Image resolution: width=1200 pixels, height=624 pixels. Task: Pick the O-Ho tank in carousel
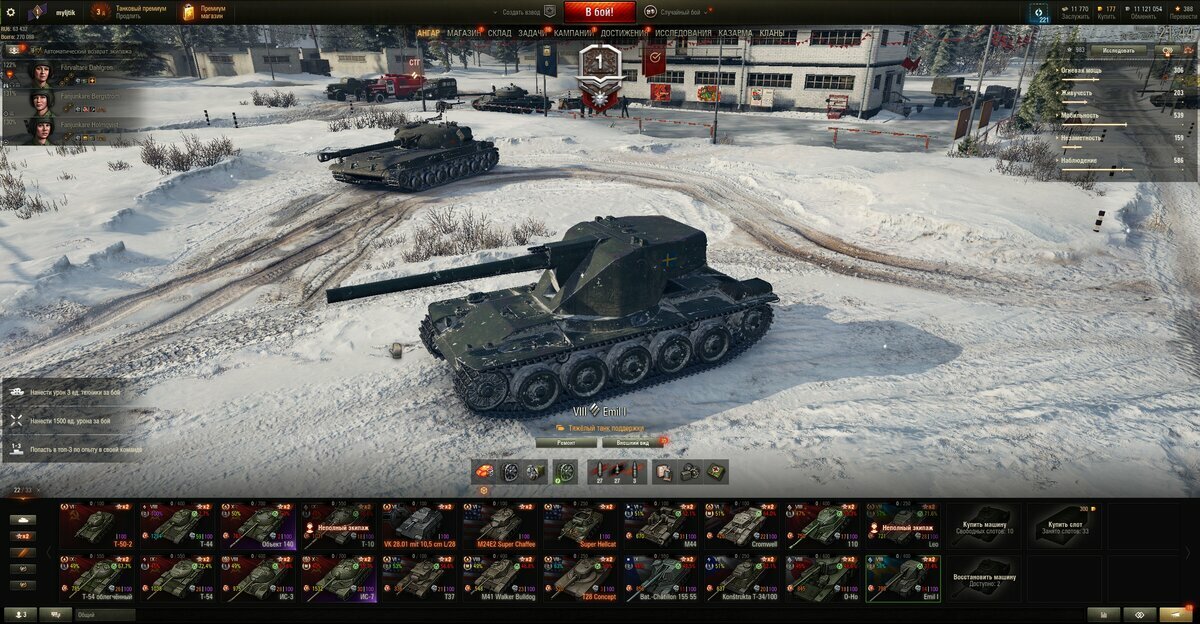click(x=824, y=578)
